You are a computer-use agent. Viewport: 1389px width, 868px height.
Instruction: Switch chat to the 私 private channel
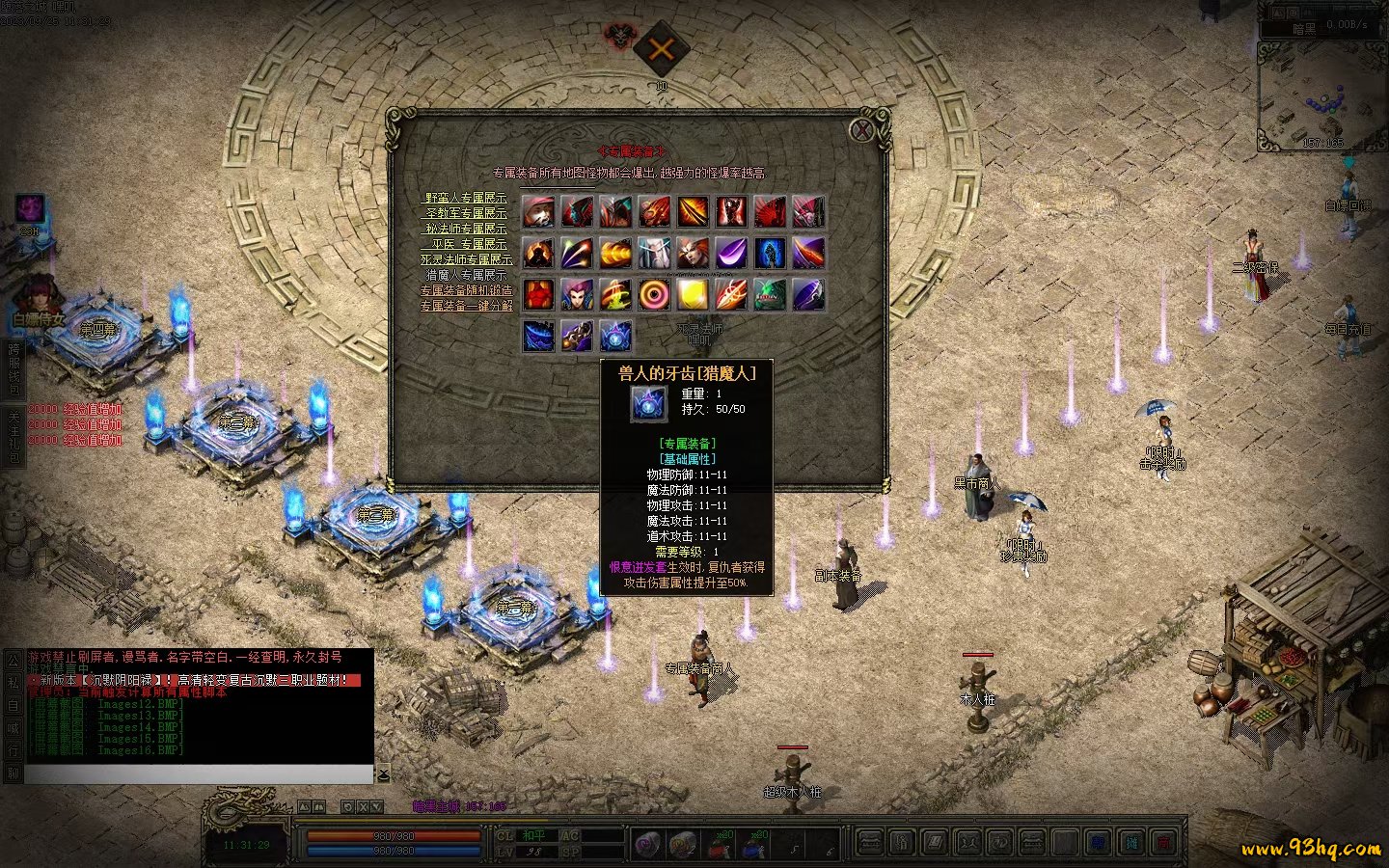pos(13,683)
